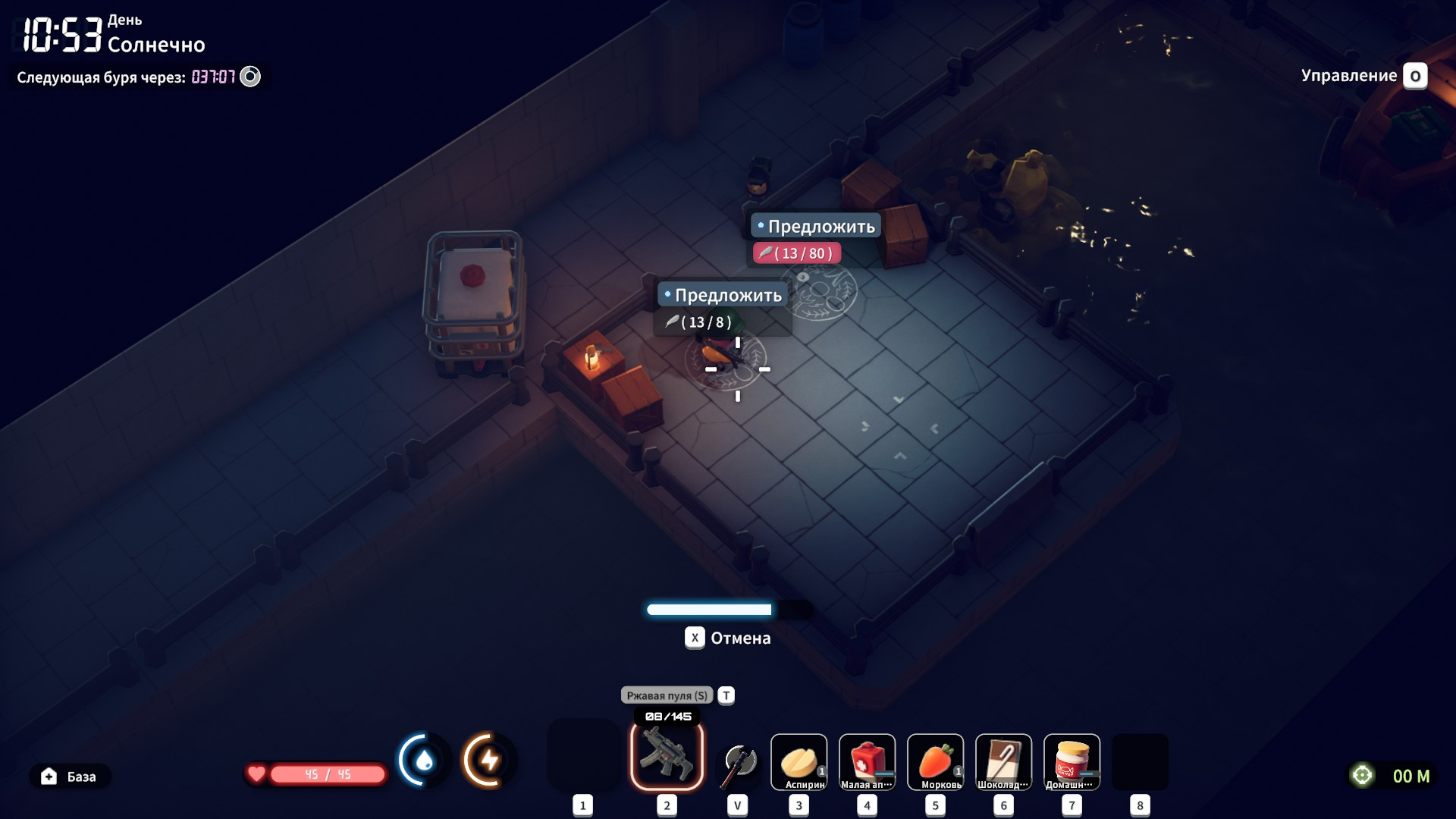This screenshot has height=819, width=1456.
Task: Click the storm countdown icon
Action: pos(250,77)
